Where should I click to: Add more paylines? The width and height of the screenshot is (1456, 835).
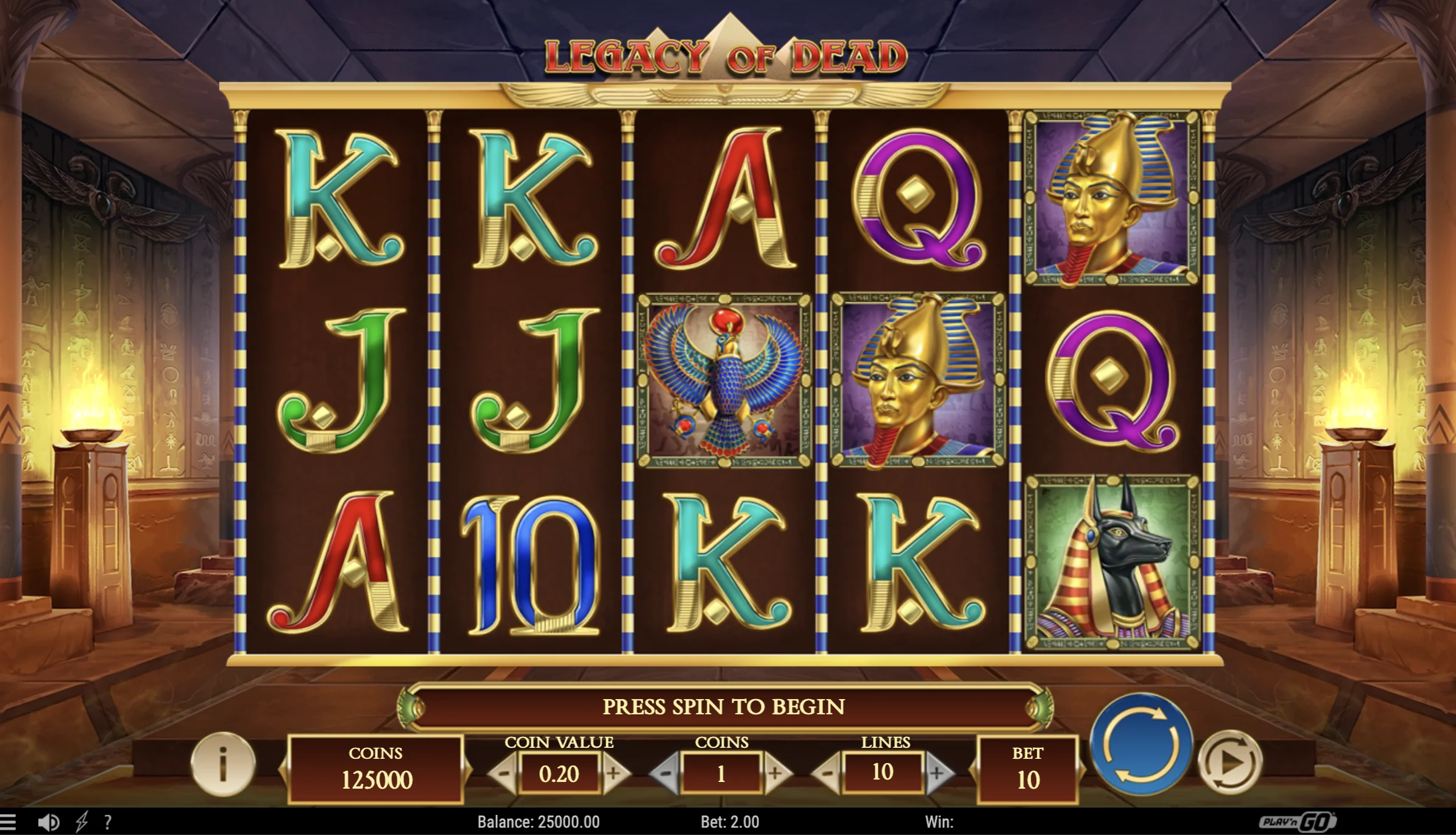click(x=938, y=773)
